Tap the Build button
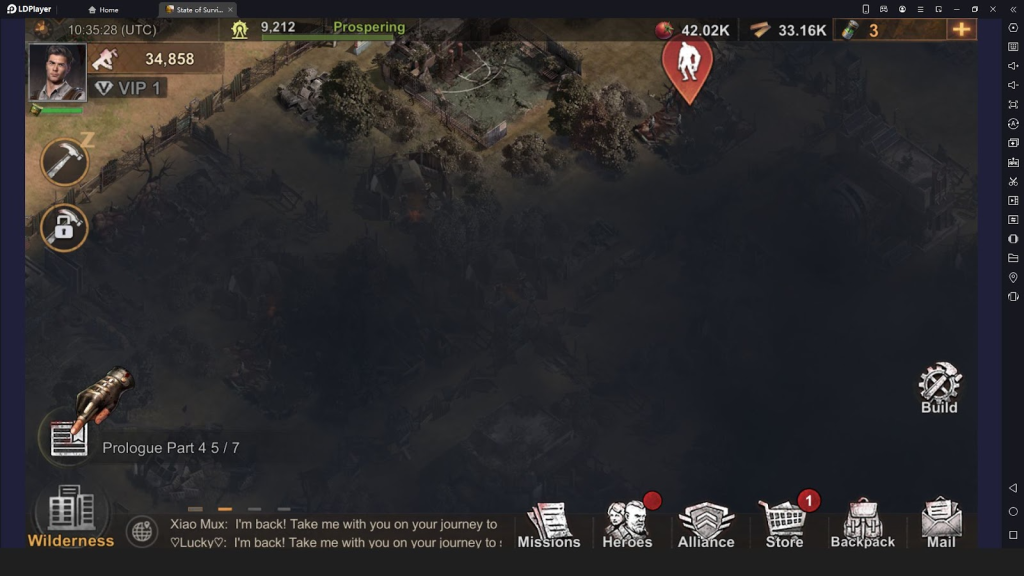Image resolution: width=1024 pixels, height=576 pixels. point(939,388)
